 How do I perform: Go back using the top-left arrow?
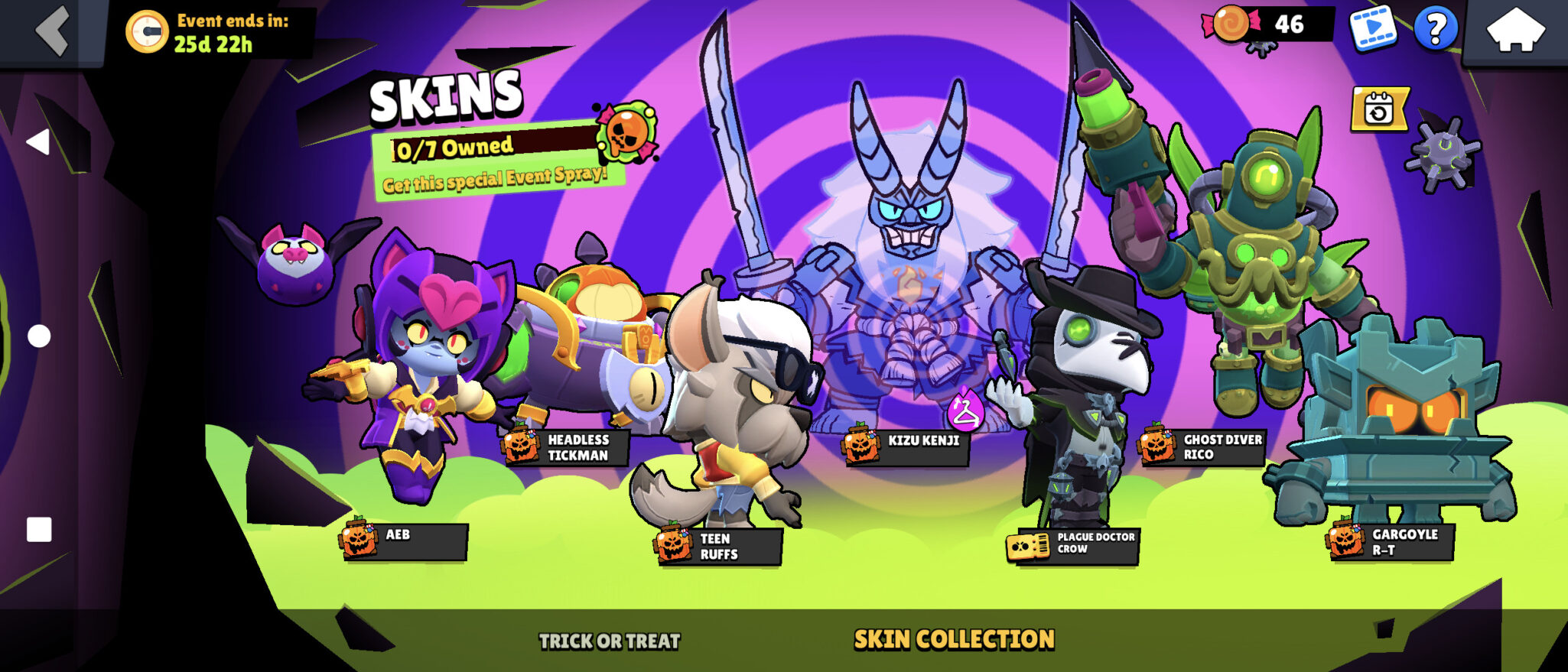tap(52, 31)
